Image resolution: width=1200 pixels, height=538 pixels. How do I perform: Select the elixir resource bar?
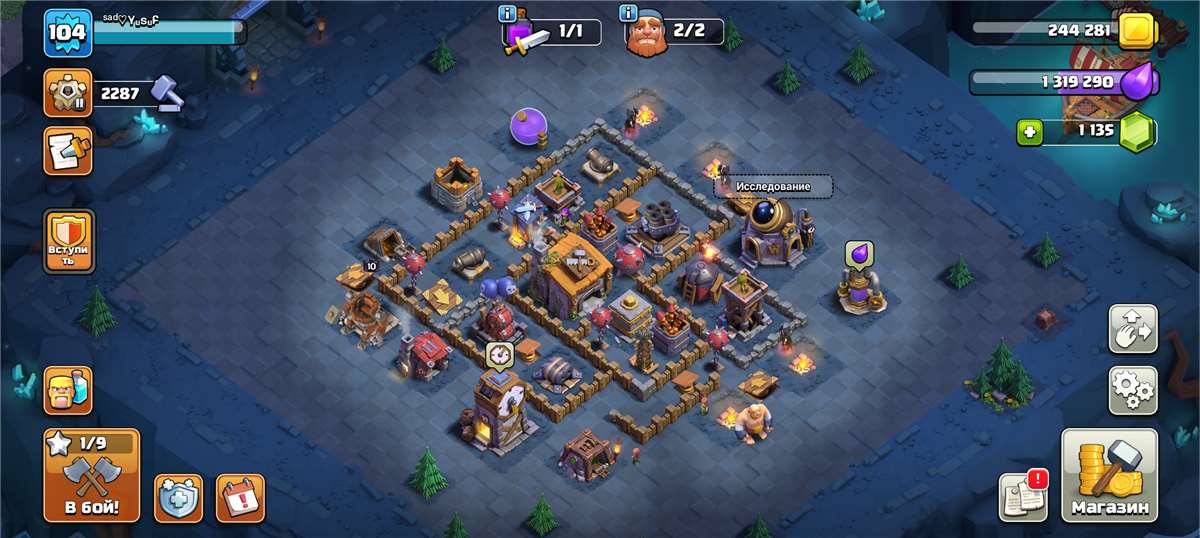pyautogui.click(x=1060, y=81)
